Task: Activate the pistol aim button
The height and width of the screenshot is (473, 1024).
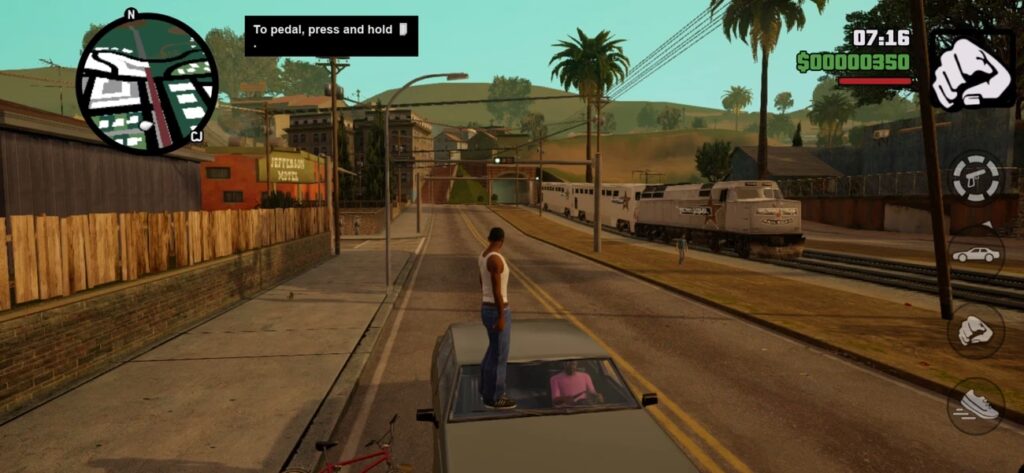Action: 975,179
